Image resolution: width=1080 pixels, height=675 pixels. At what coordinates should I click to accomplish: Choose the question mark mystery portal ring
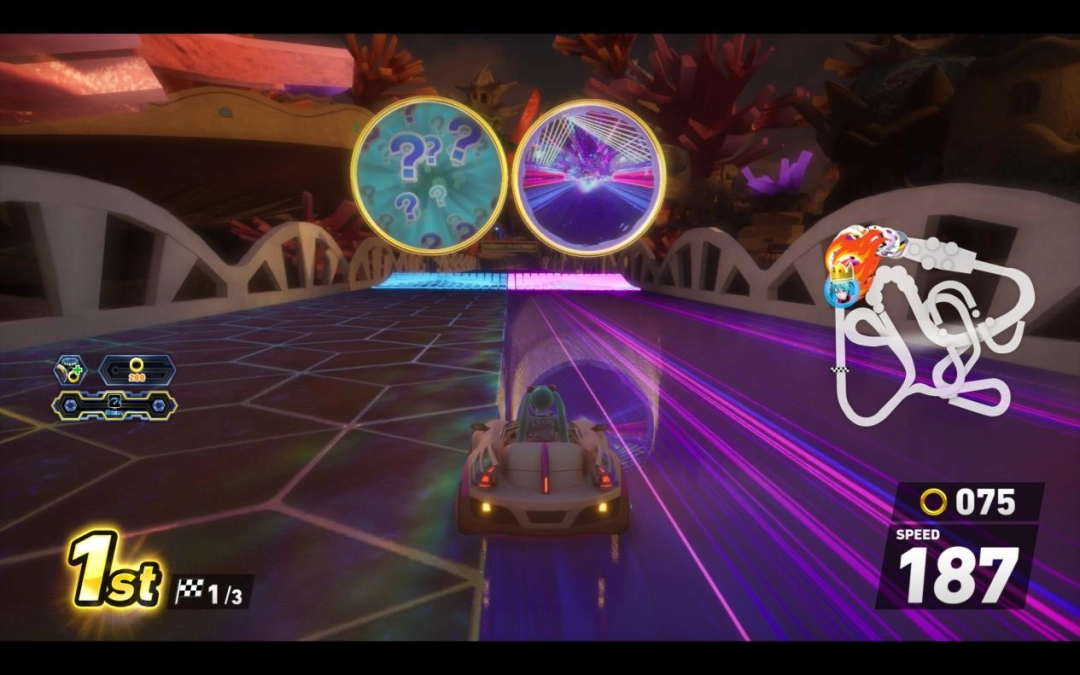[429, 176]
